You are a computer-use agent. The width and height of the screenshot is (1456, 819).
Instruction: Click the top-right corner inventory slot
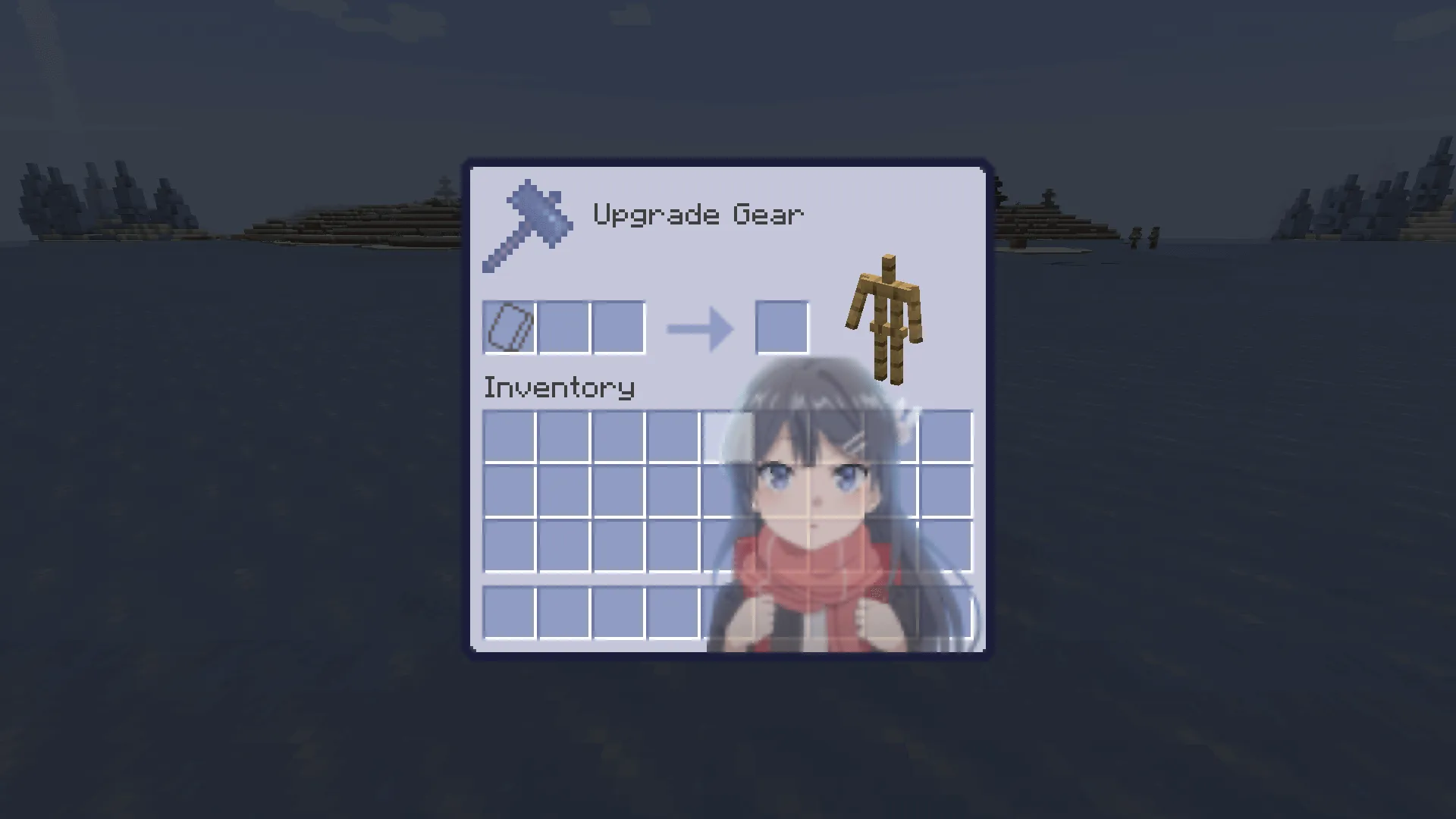point(946,436)
